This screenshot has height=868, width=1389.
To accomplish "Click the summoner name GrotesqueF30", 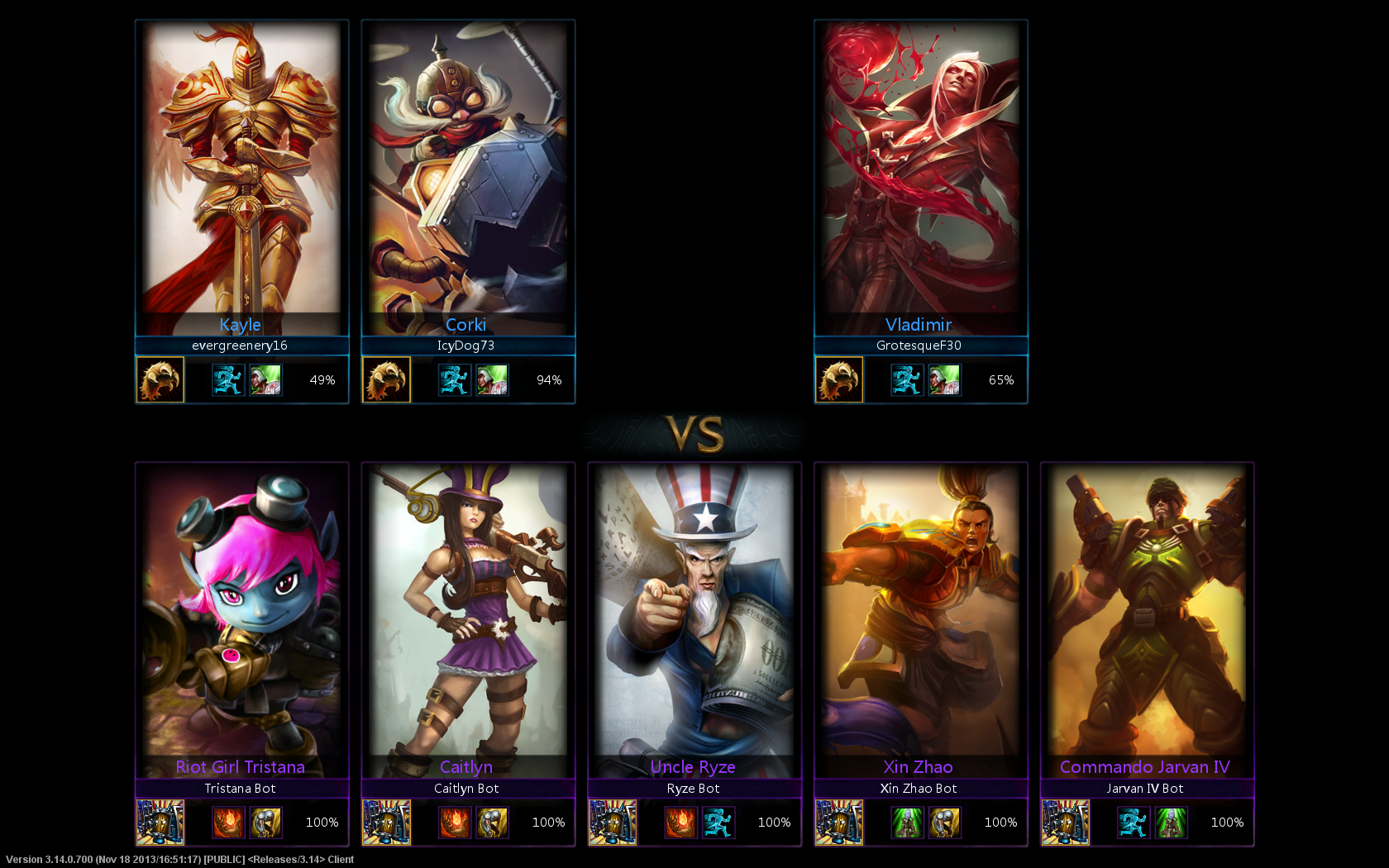I will 919,346.
